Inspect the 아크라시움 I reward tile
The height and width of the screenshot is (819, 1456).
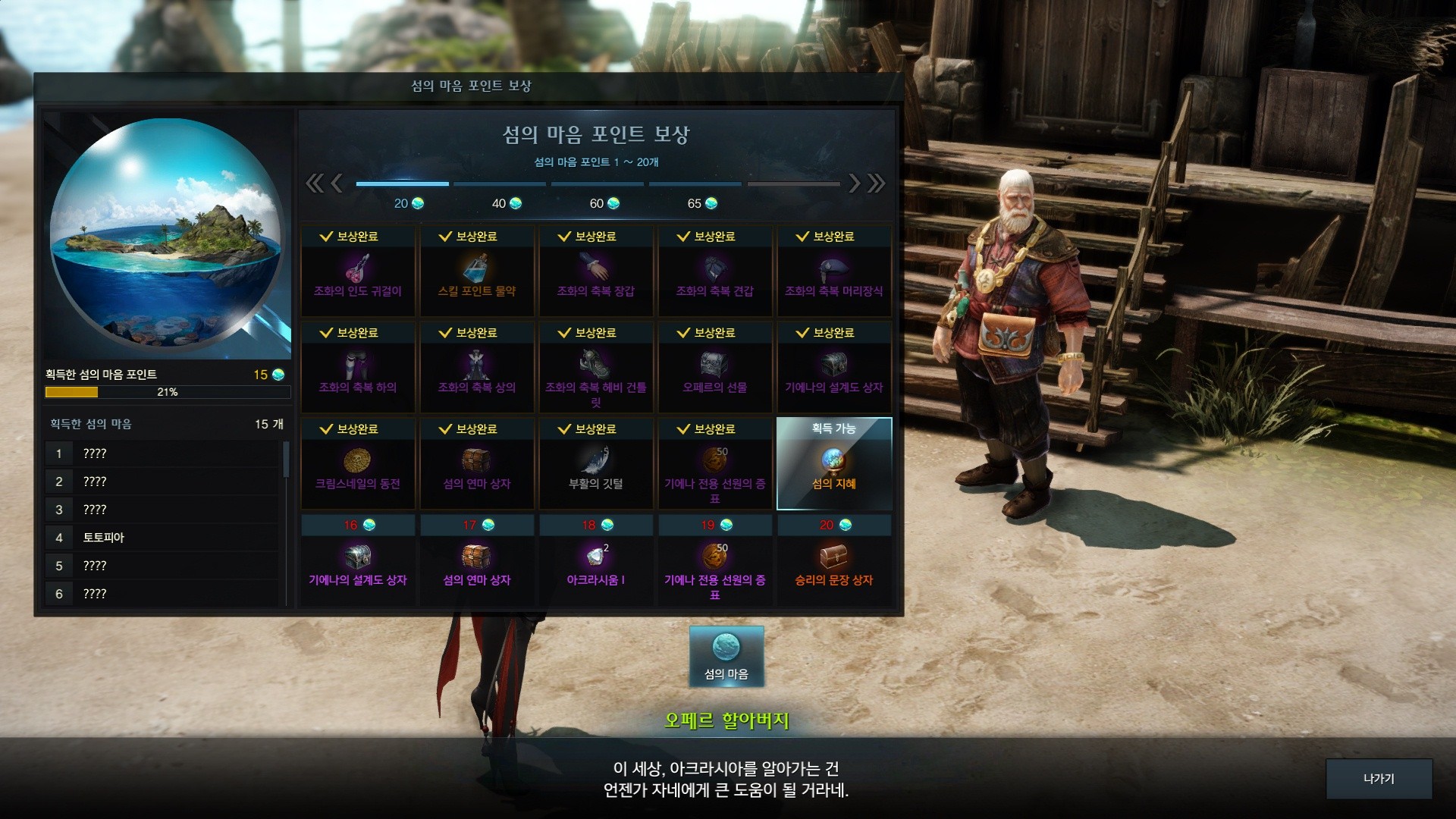595,562
